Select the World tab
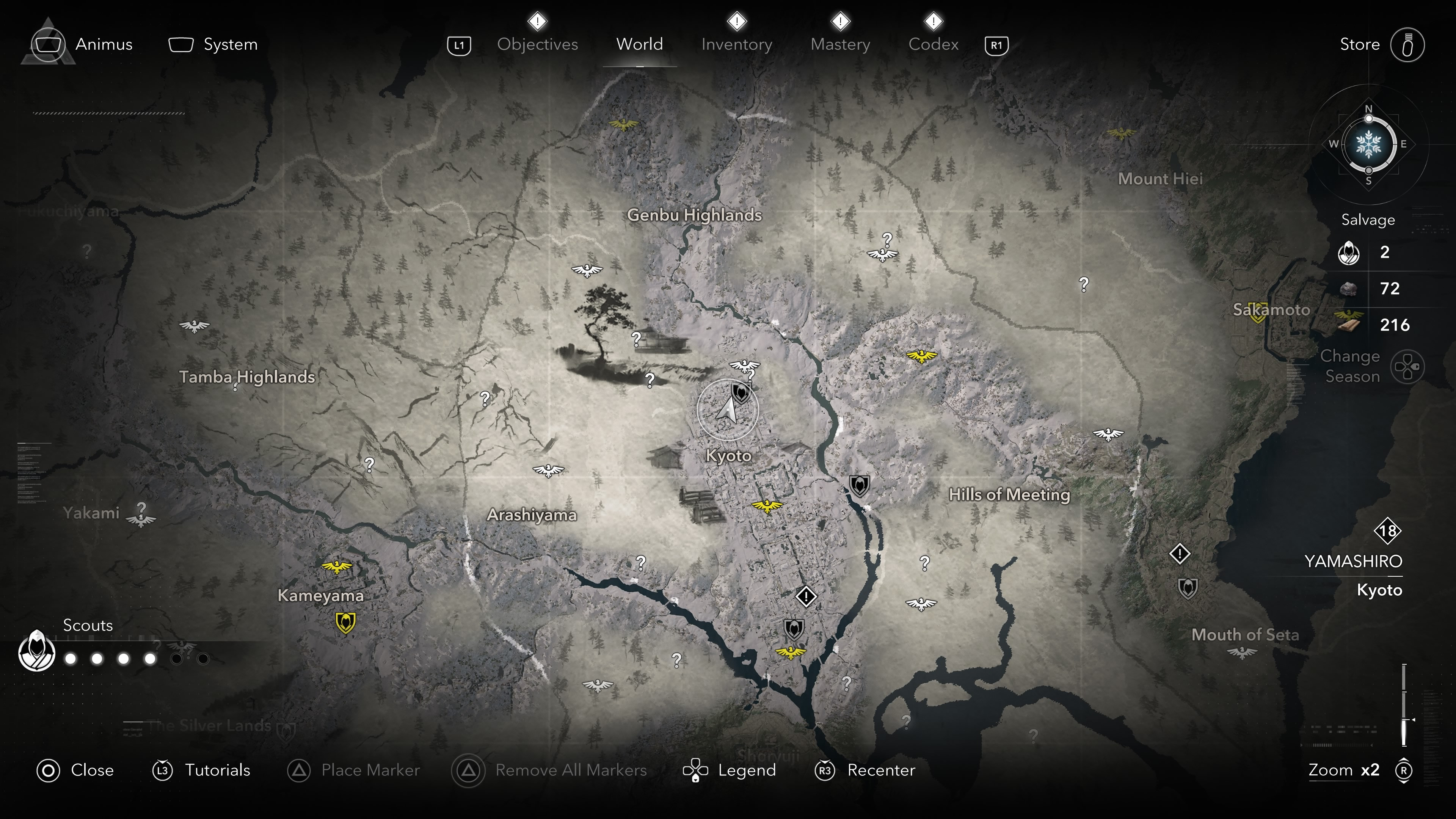 coord(639,44)
